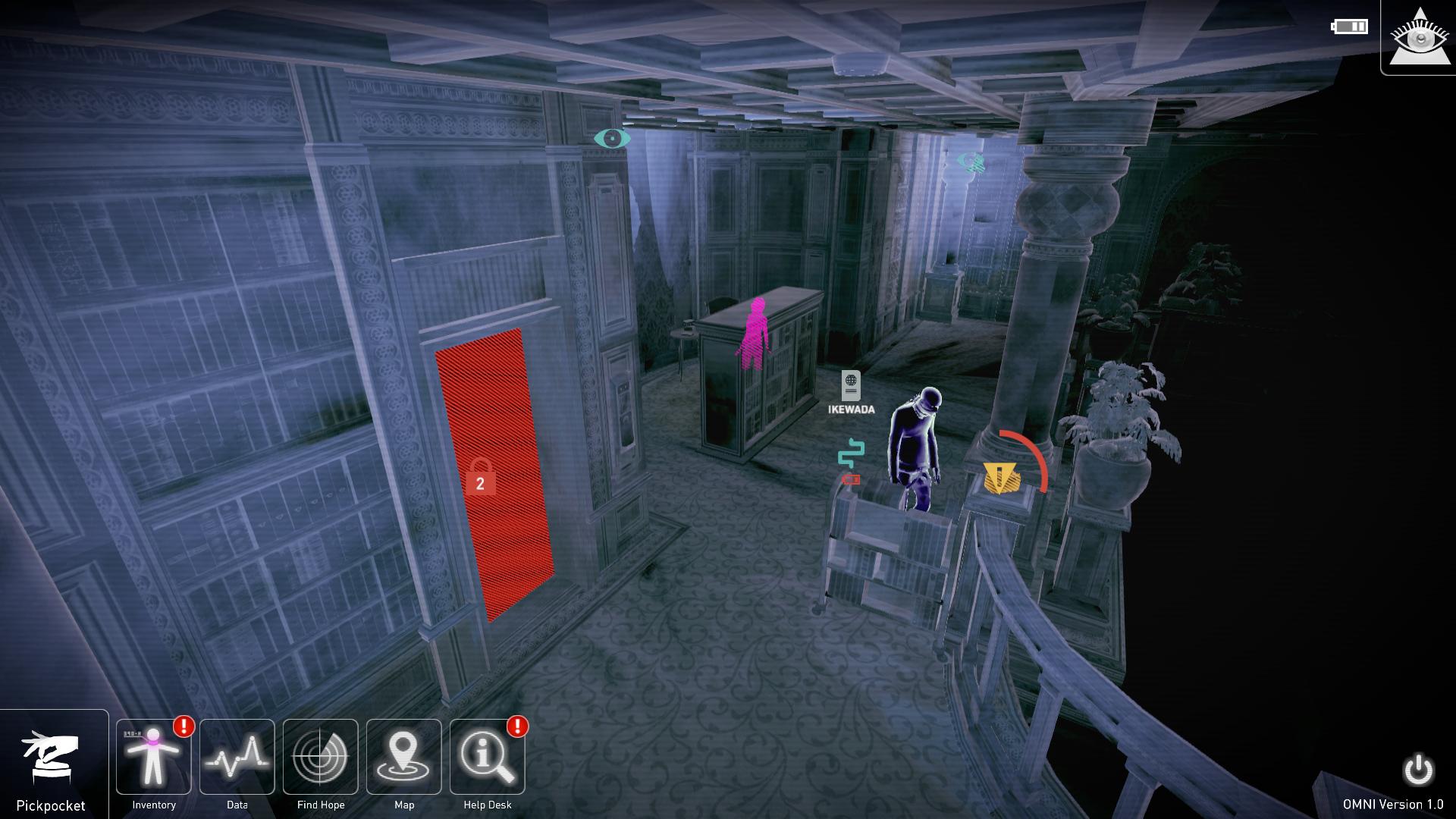This screenshot has width=1456, height=819.
Task: Open the Inventory panel
Action: [x=154, y=758]
